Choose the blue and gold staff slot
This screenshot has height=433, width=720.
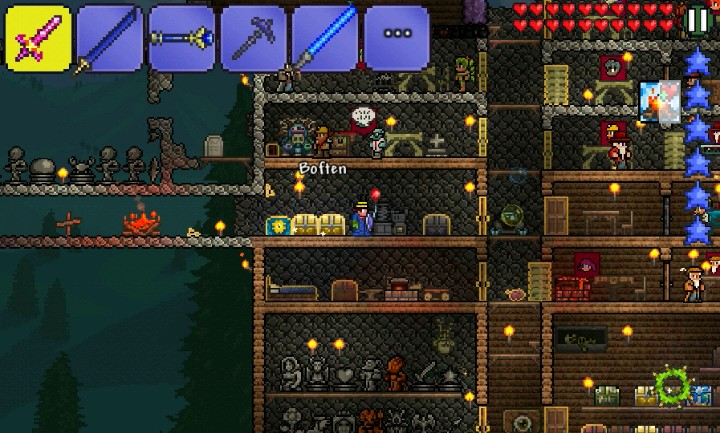[182, 37]
